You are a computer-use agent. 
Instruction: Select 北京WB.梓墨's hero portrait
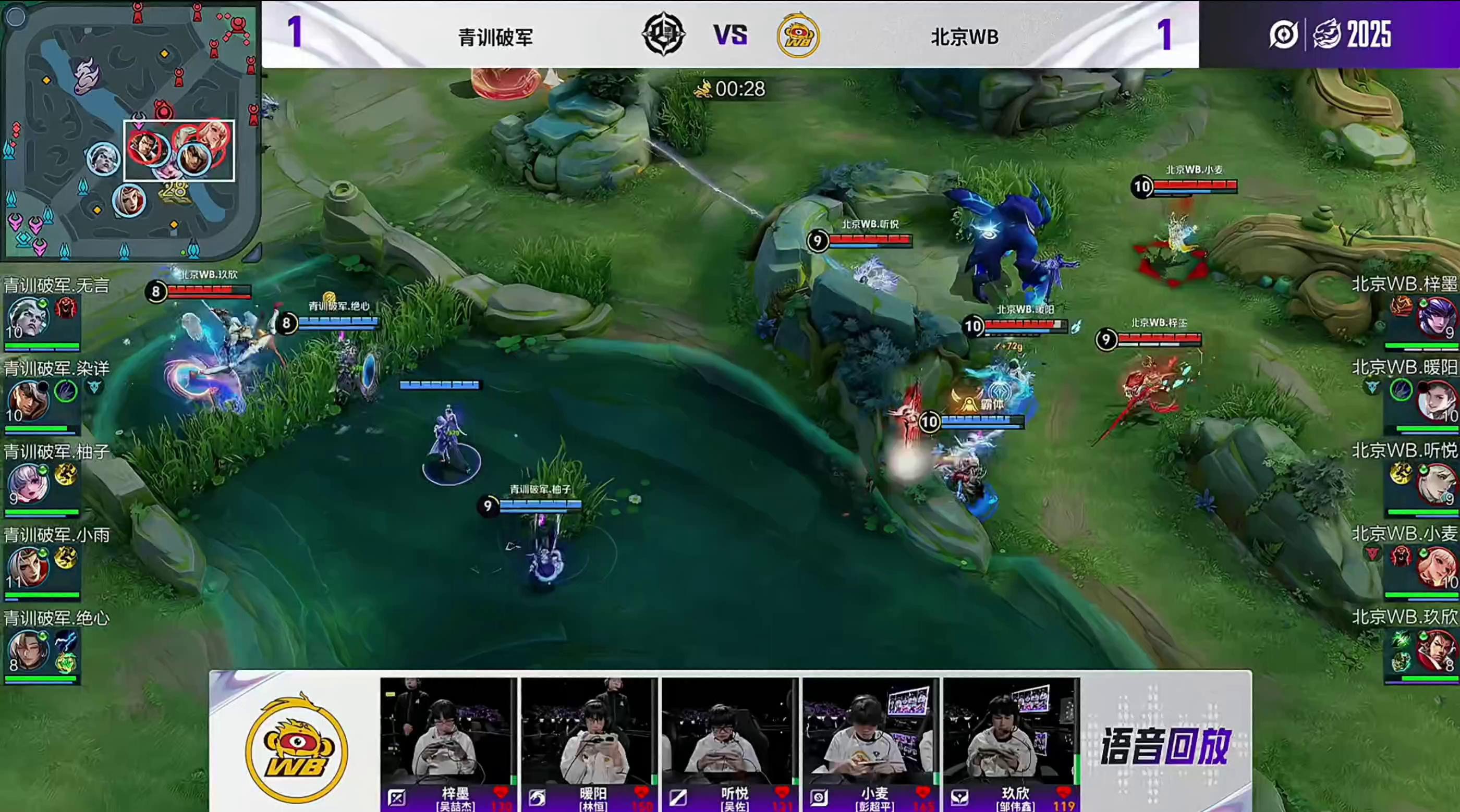tap(1434, 317)
